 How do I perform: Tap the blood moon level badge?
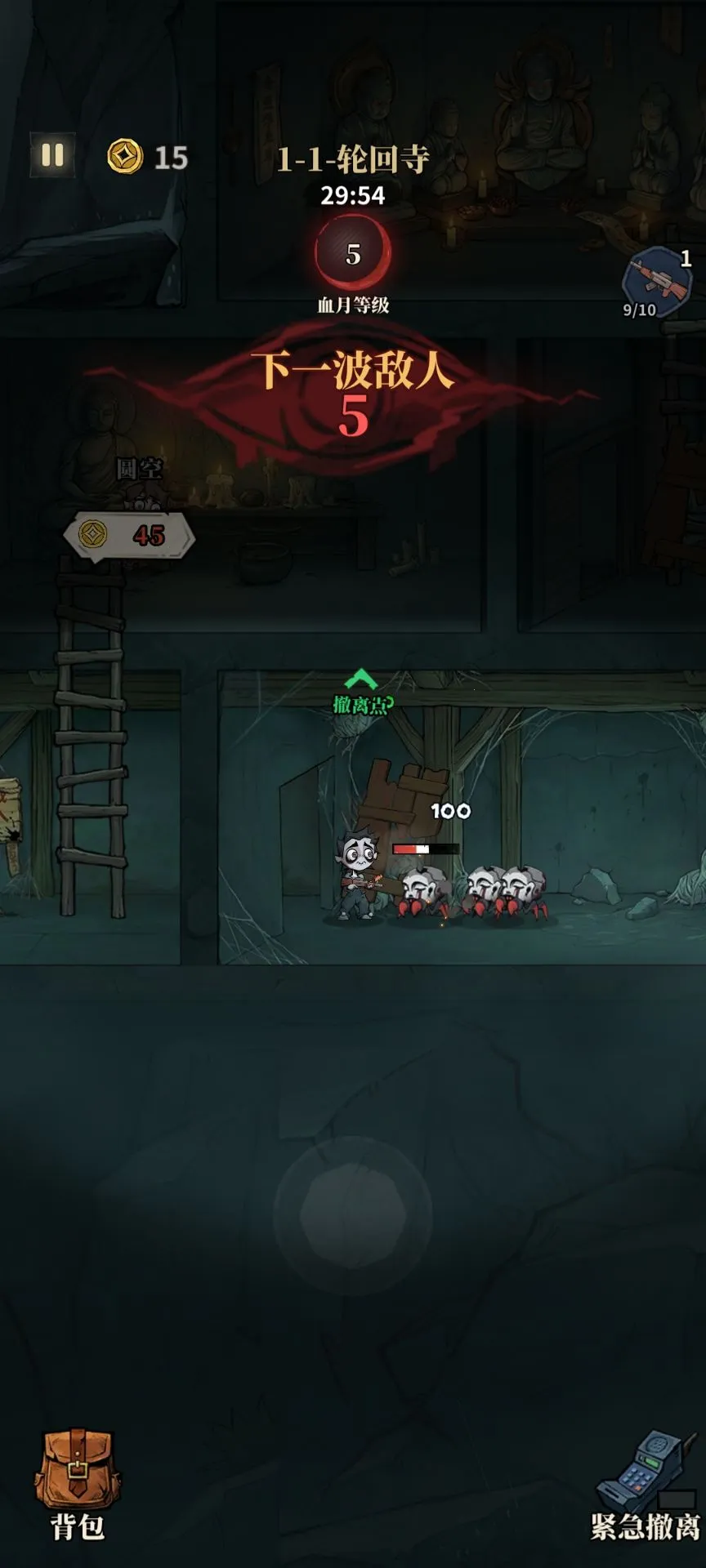(x=353, y=253)
